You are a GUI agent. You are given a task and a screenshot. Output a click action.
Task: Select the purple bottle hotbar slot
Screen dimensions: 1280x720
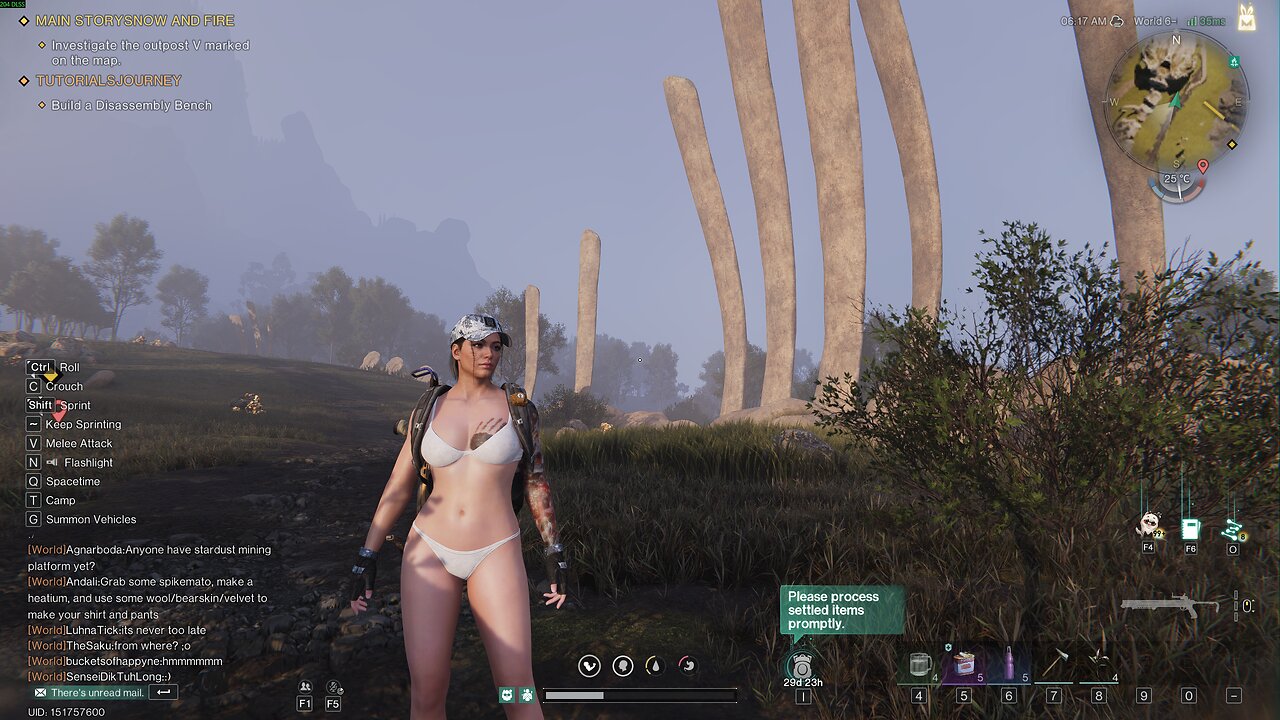[x=1008, y=664]
